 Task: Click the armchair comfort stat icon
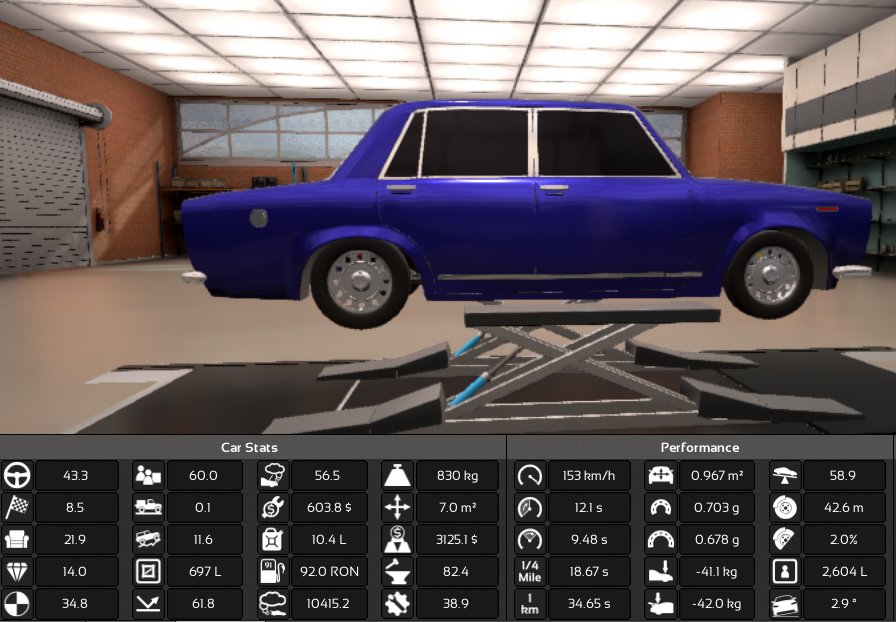click(17, 540)
